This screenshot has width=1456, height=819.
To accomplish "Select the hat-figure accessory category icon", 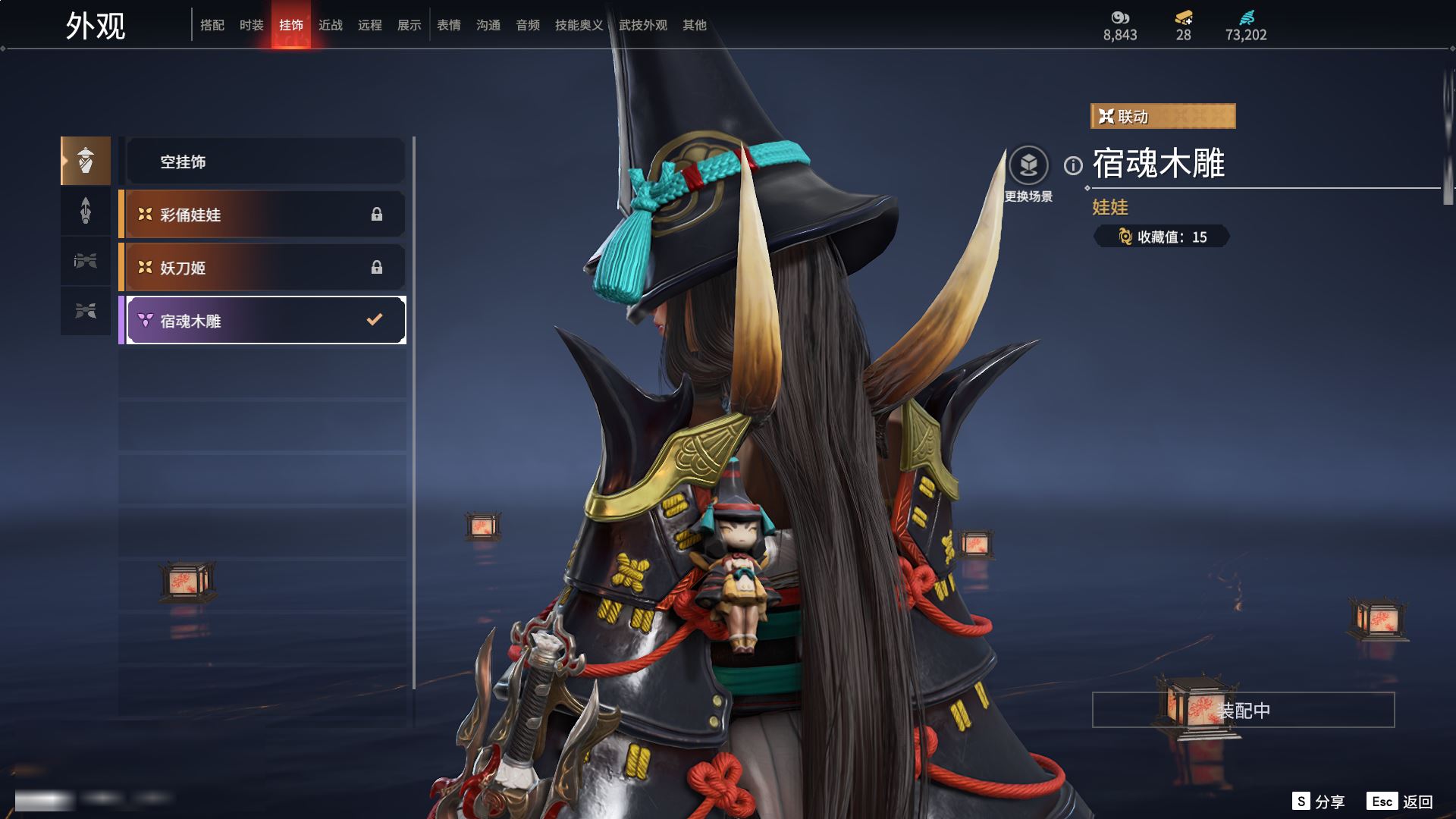I will click(x=86, y=161).
